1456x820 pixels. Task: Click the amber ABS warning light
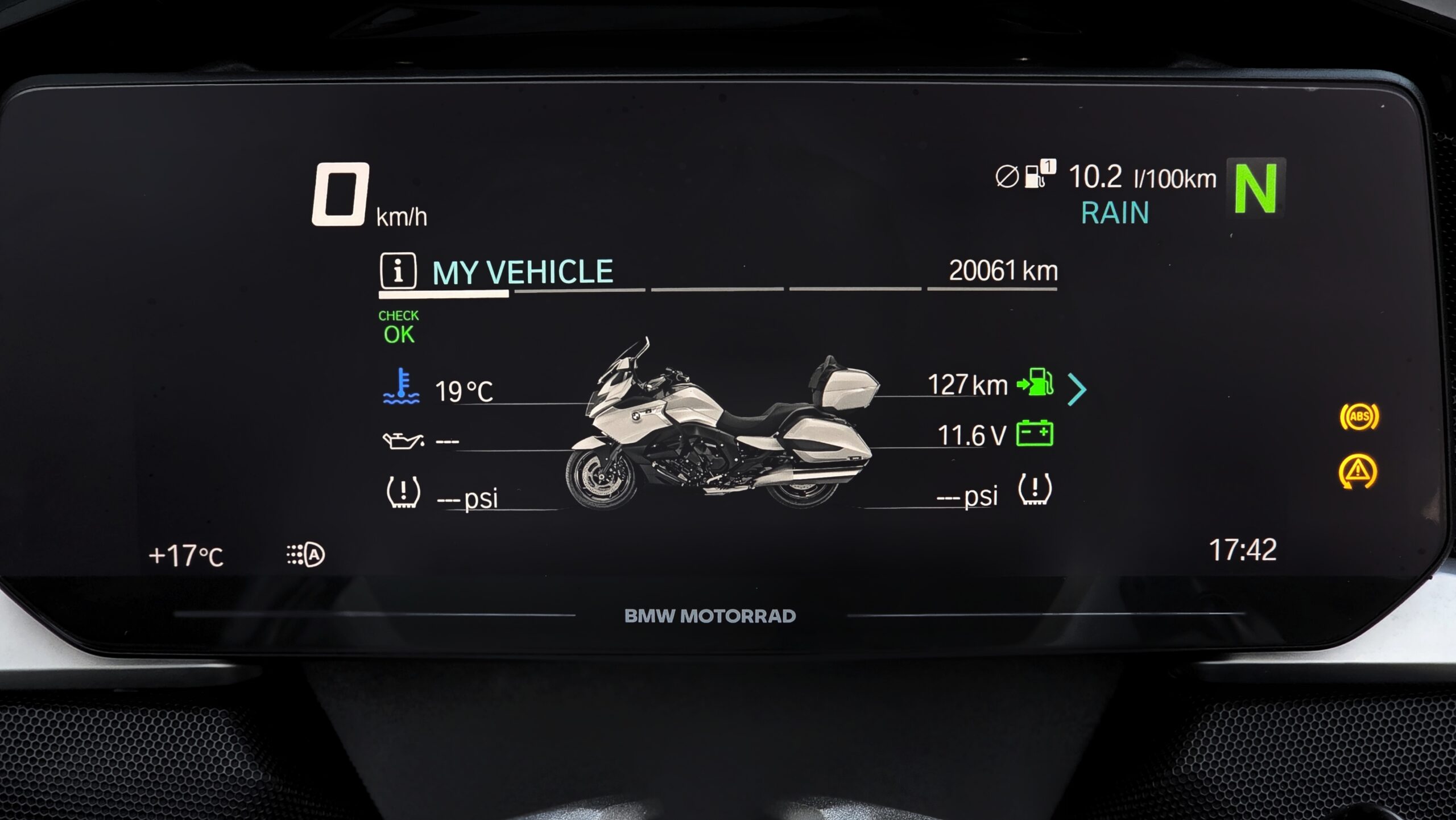tap(1359, 417)
